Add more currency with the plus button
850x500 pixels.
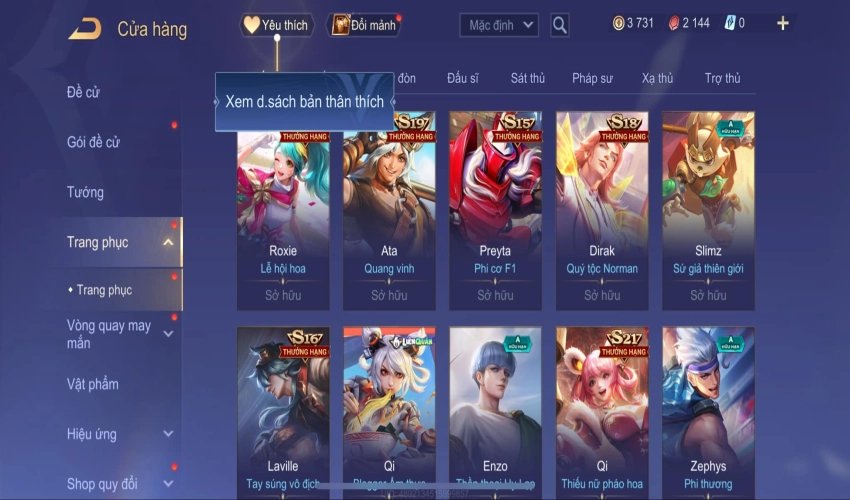click(x=782, y=23)
